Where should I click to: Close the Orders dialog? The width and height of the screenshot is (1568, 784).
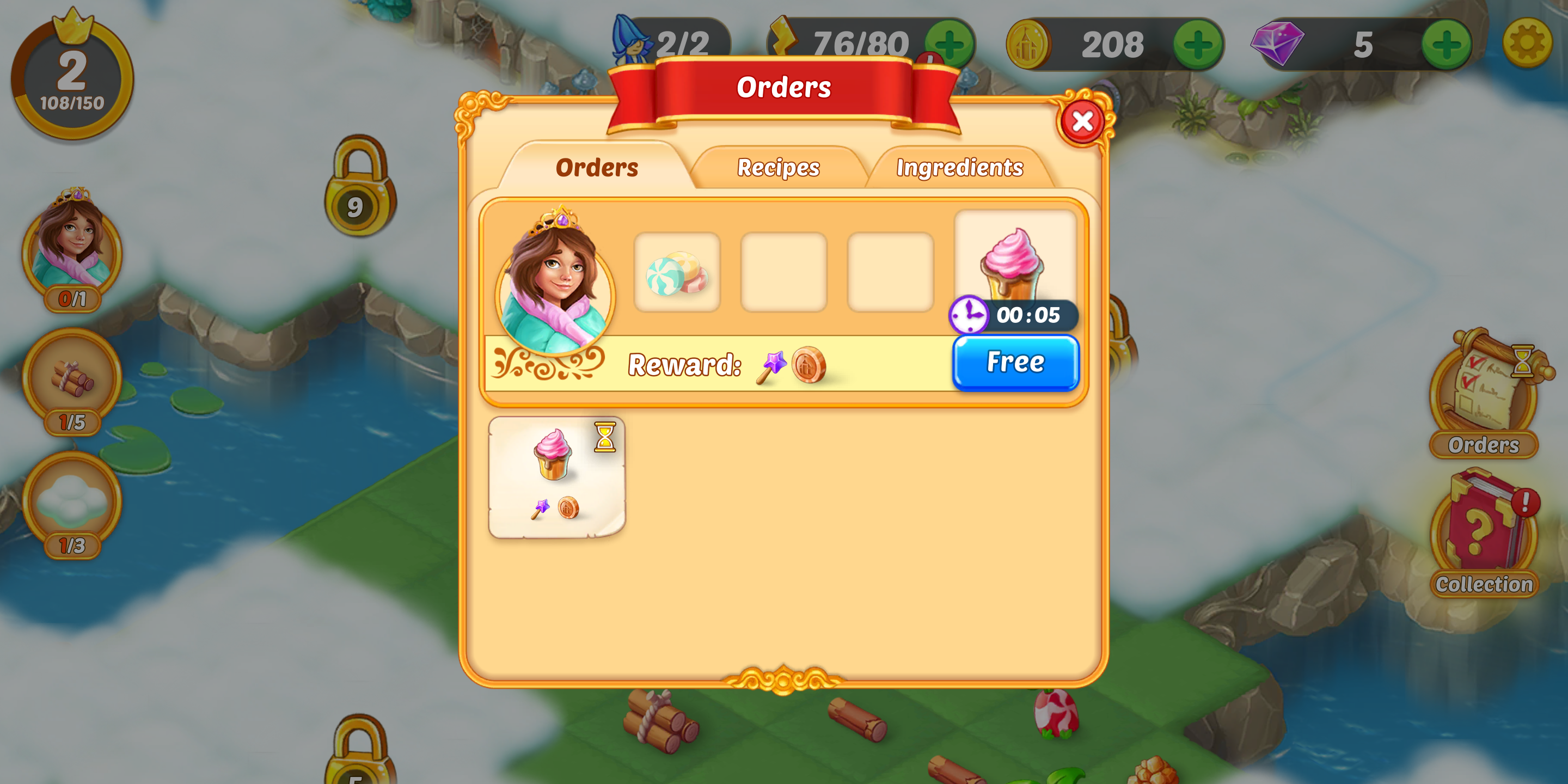(1082, 121)
